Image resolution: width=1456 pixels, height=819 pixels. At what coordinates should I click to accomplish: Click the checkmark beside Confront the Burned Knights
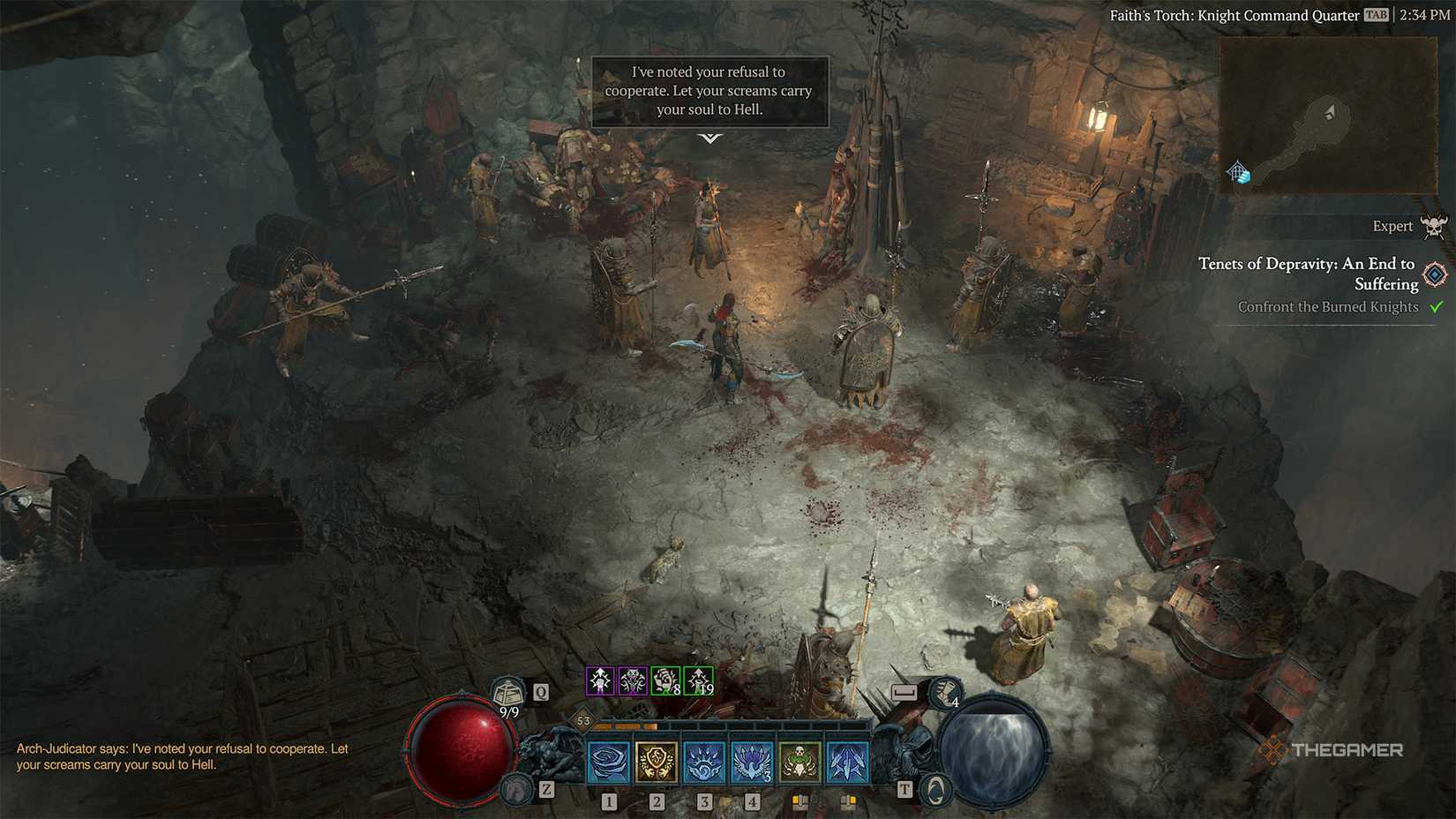pyautogui.click(x=1437, y=307)
